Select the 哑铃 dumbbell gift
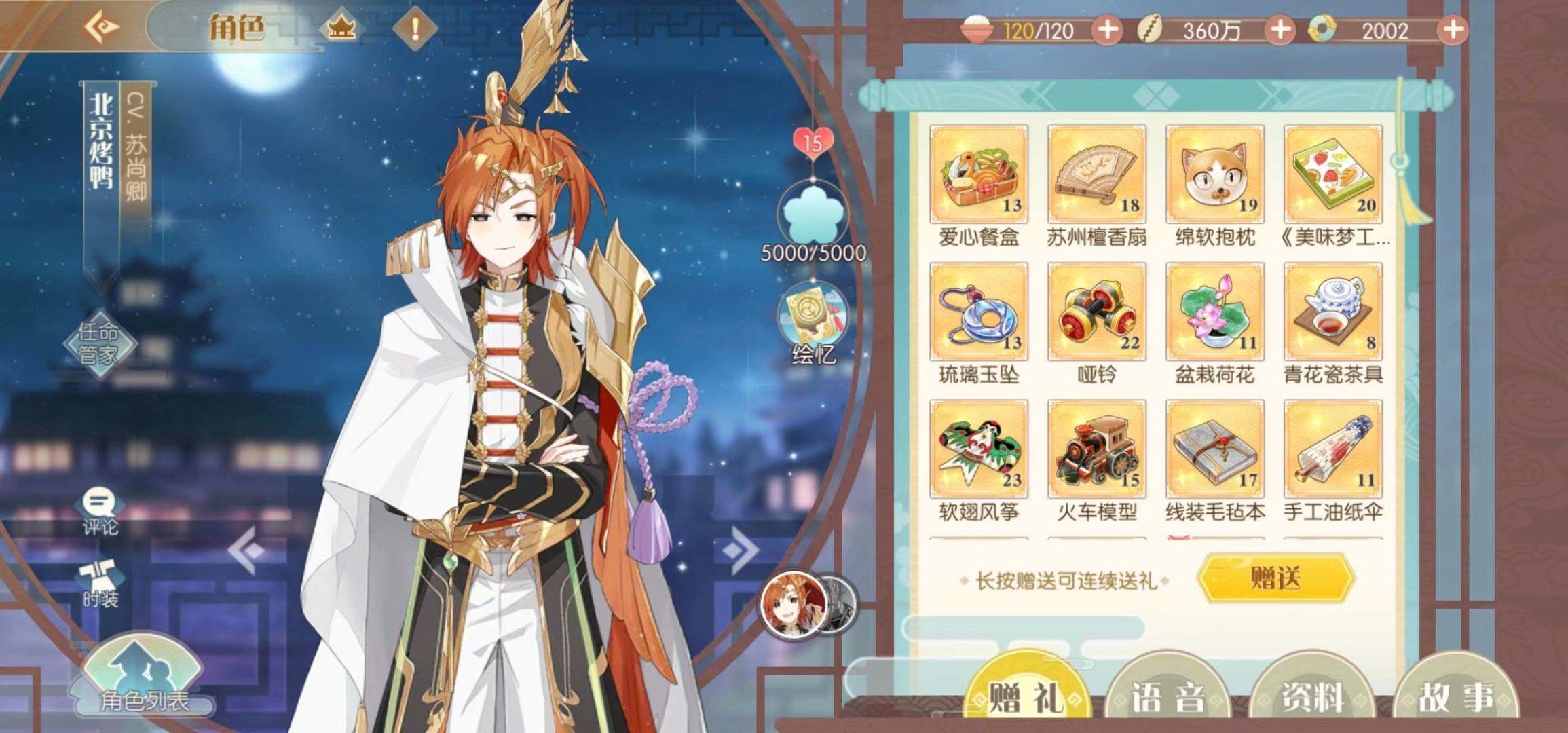The width and height of the screenshot is (1568, 733). click(x=1096, y=312)
